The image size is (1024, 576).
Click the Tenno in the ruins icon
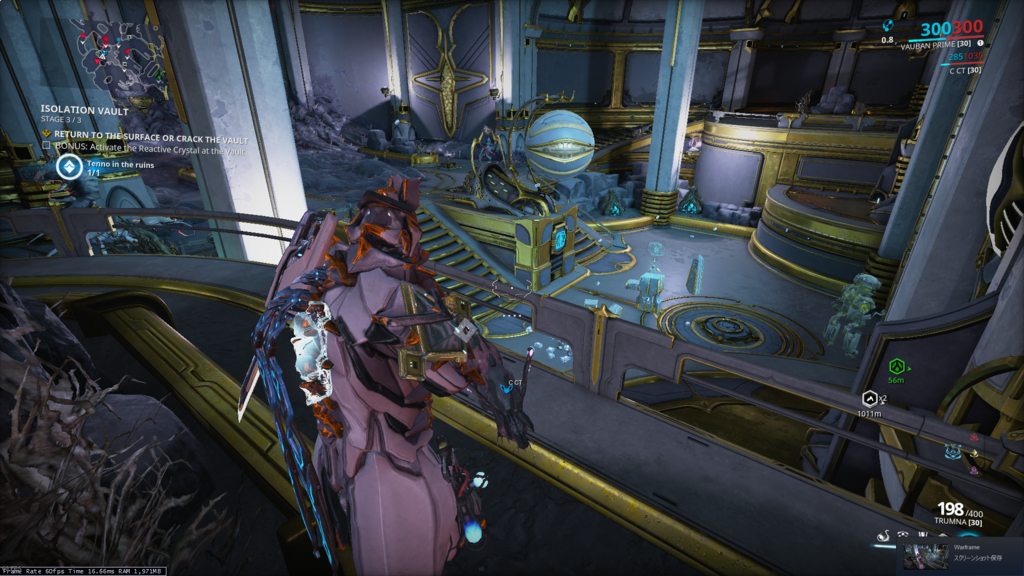coord(69,166)
